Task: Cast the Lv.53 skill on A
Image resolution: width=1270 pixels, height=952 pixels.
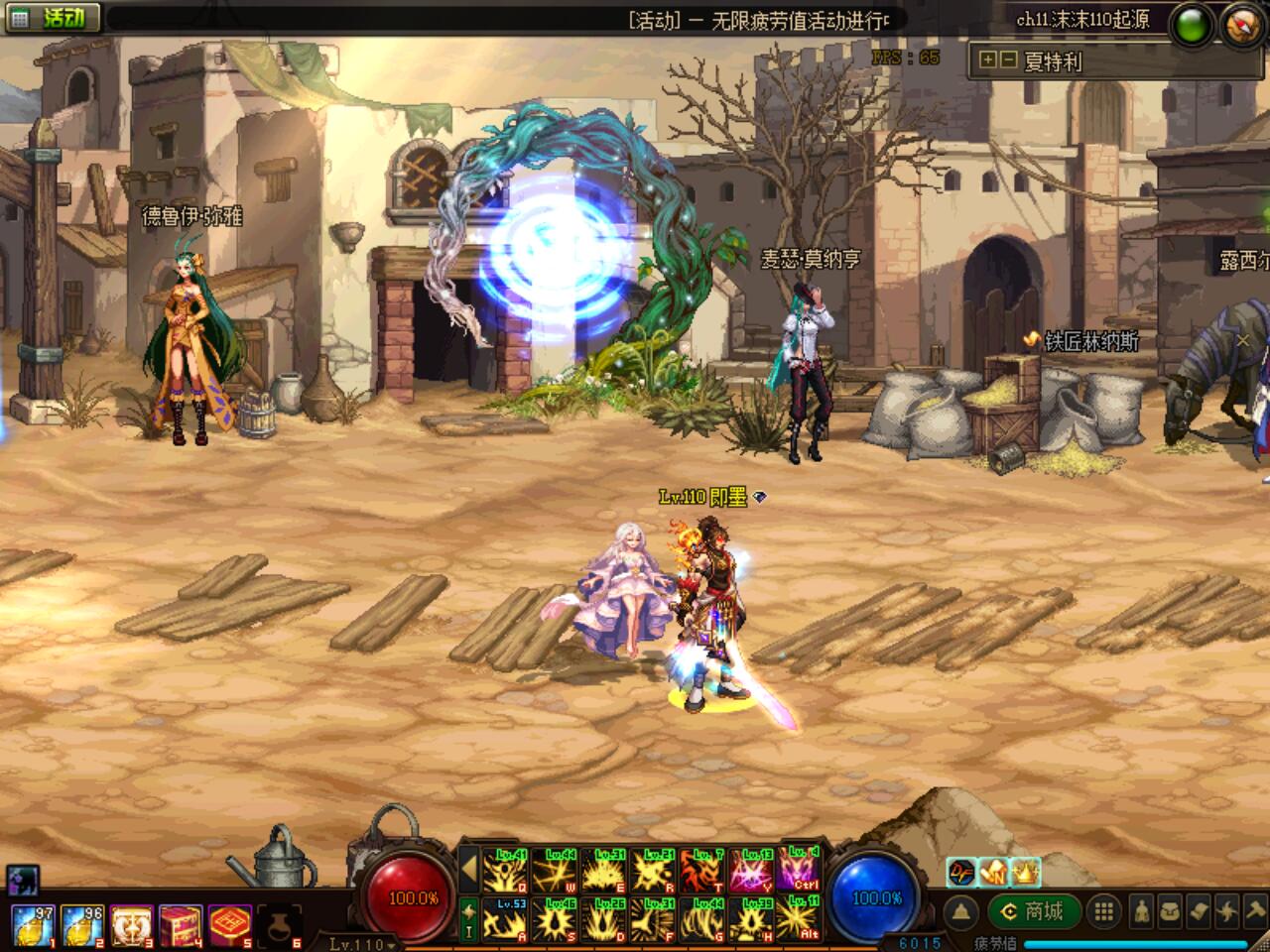Action: click(x=505, y=919)
